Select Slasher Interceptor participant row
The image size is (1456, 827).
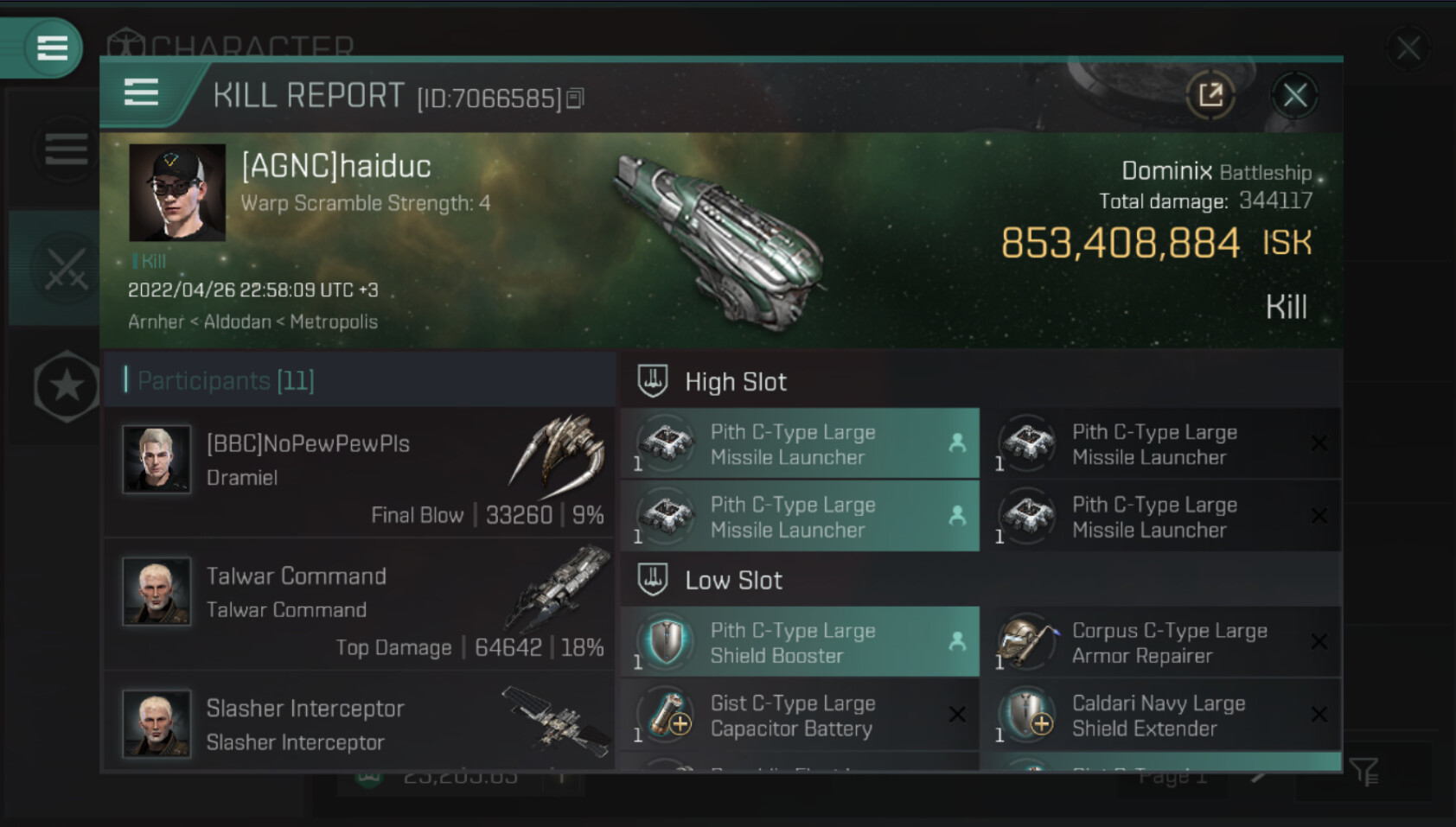[x=359, y=722]
